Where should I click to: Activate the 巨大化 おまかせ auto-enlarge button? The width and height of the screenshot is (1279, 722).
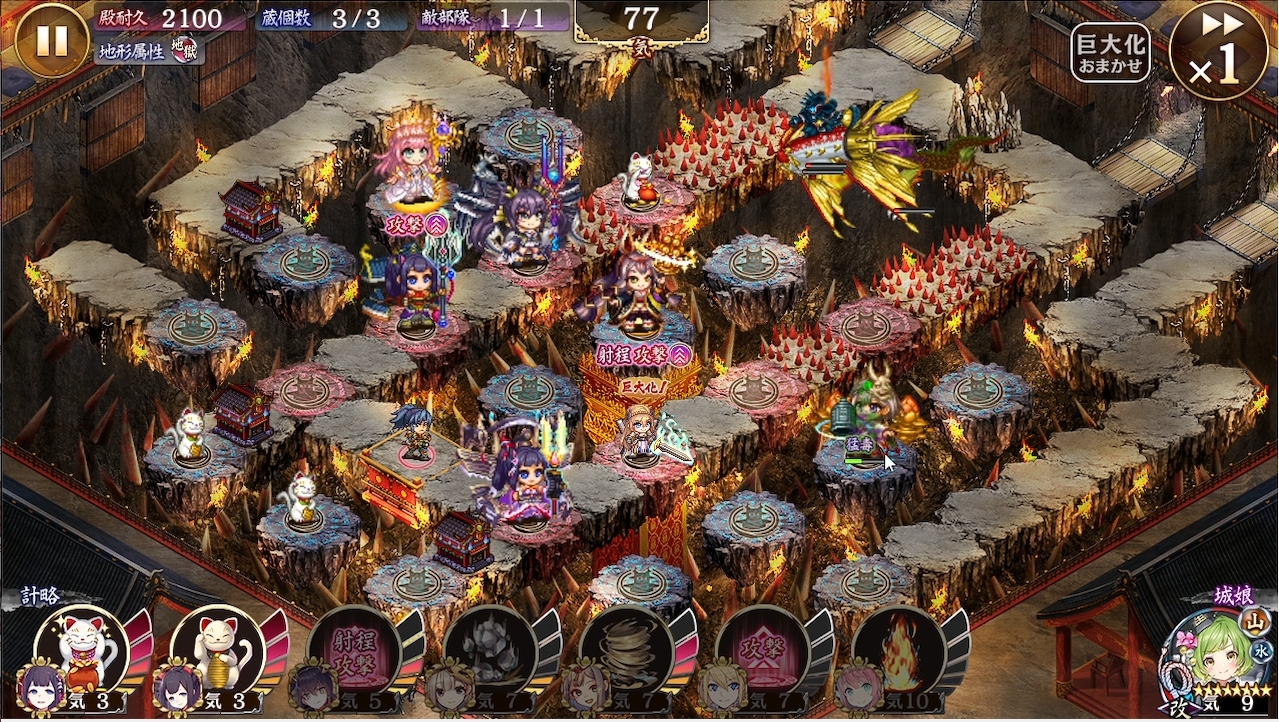1110,52
